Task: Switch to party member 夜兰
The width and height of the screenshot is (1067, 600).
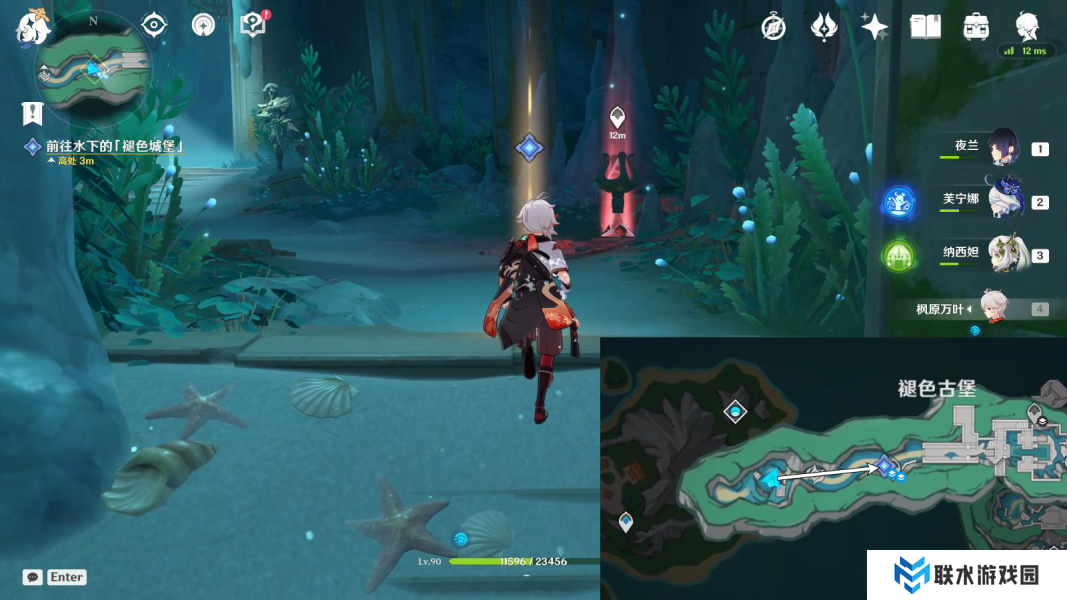Action: click(x=1003, y=148)
